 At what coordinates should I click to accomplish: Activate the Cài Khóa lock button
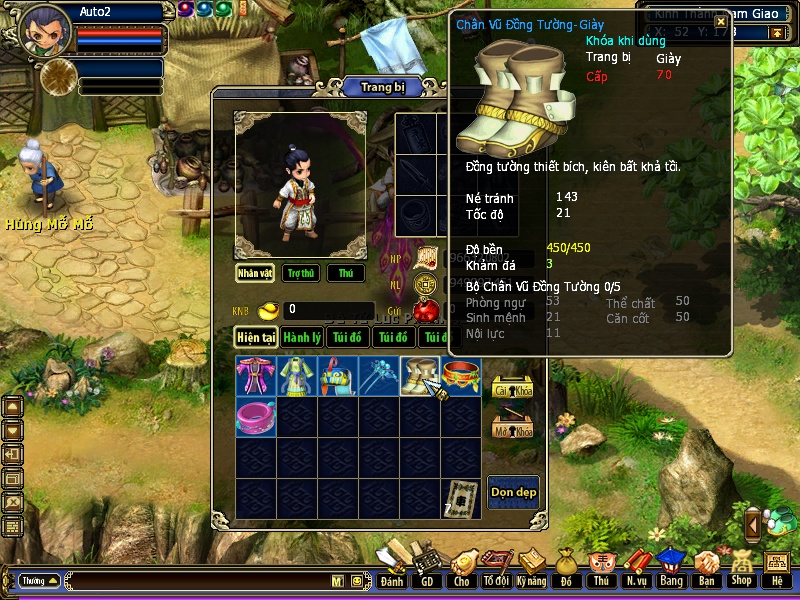click(x=513, y=389)
